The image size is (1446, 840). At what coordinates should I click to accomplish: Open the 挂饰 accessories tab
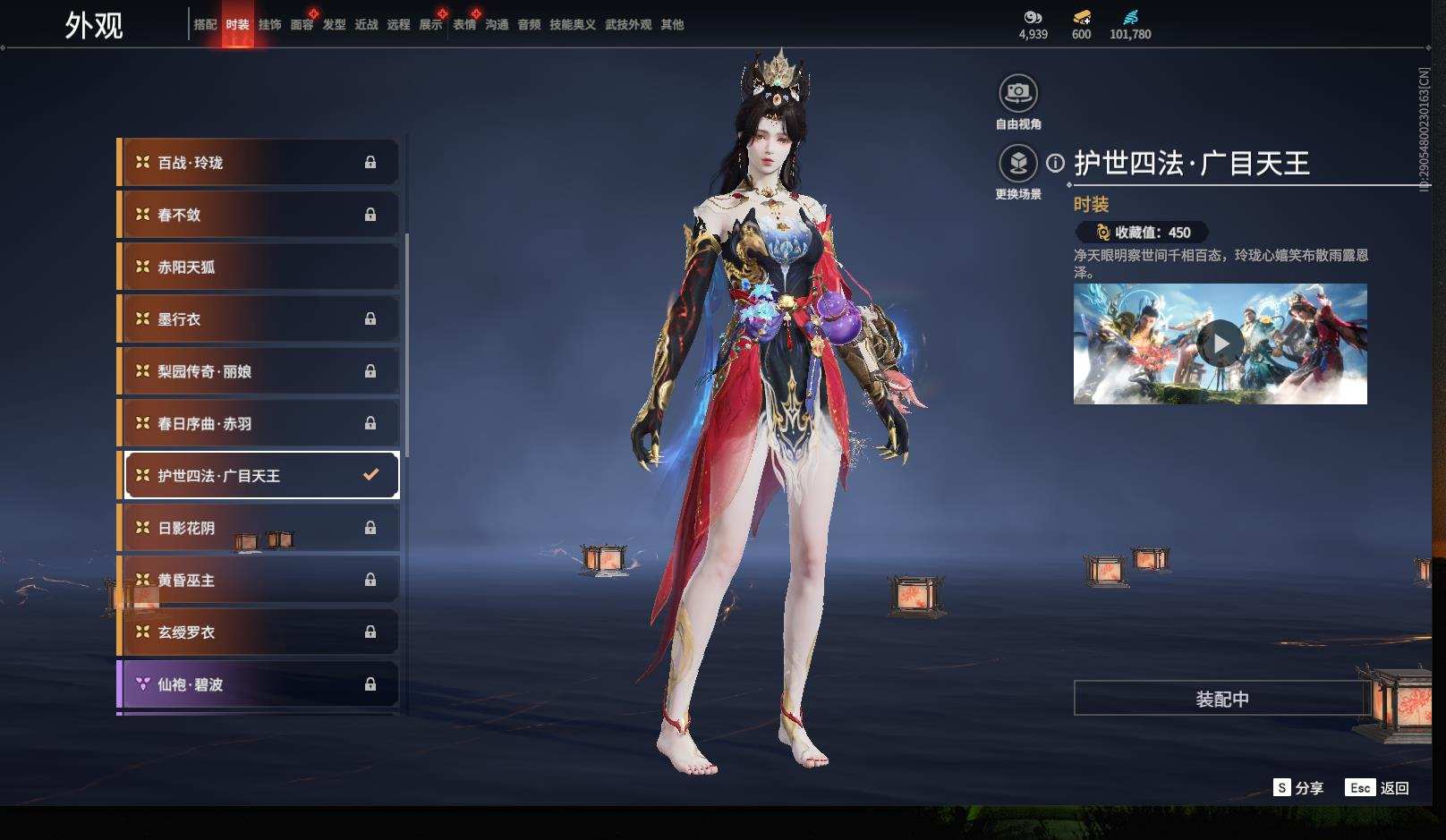tap(269, 25)
